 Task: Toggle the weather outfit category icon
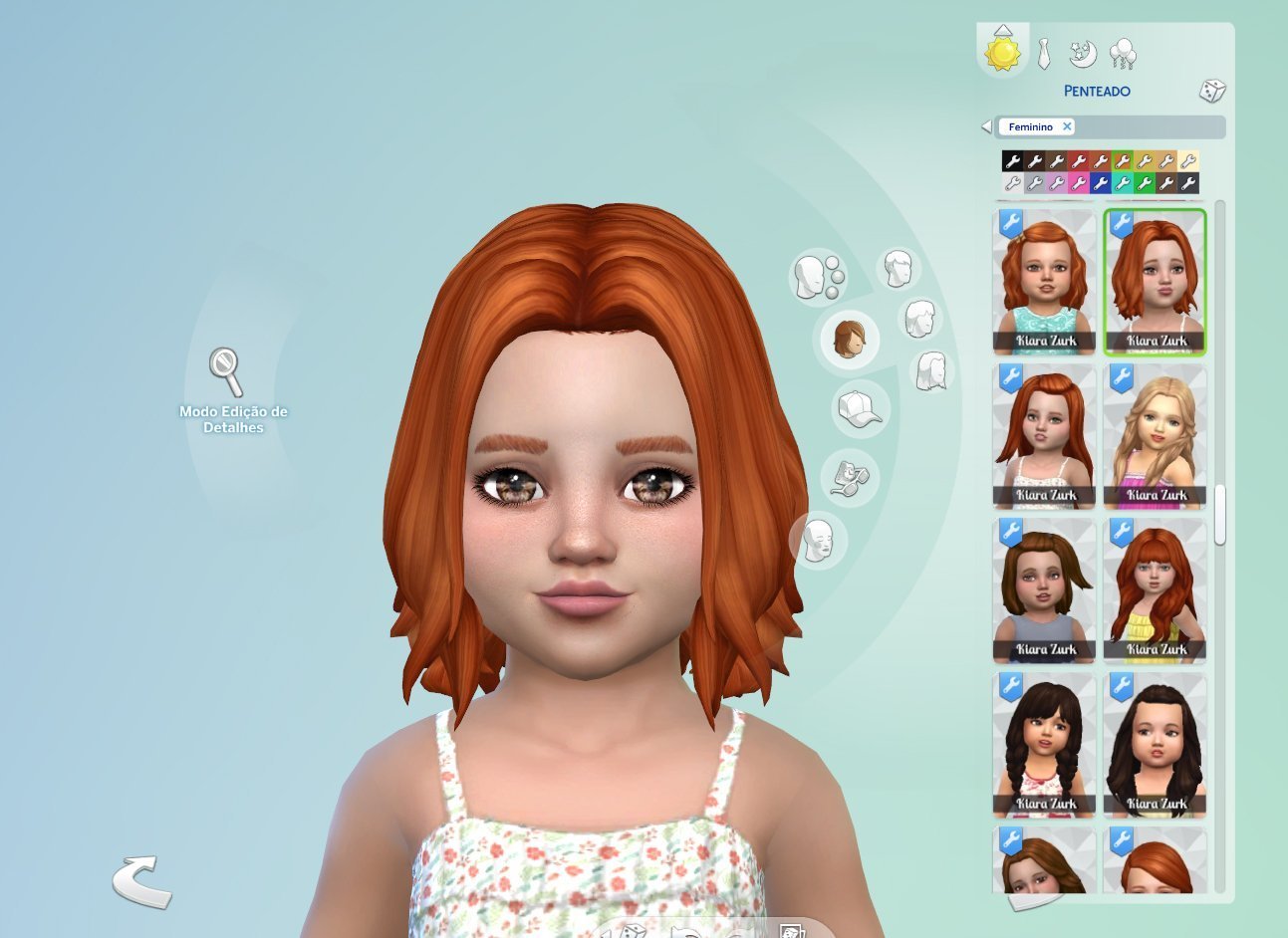(x=1124, y=55)
